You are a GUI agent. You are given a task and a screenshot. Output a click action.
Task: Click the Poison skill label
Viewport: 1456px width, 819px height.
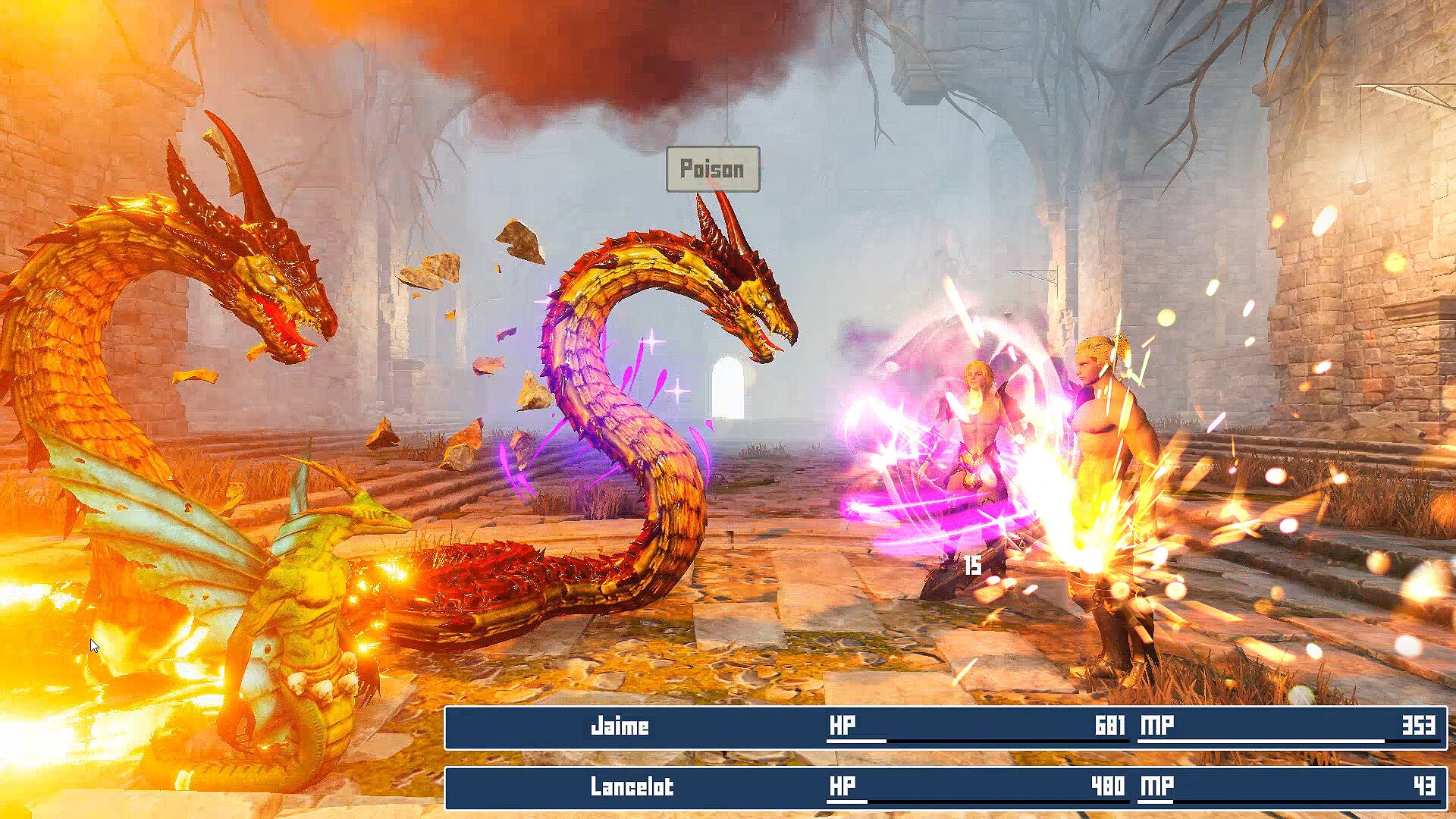pos(712,169)
